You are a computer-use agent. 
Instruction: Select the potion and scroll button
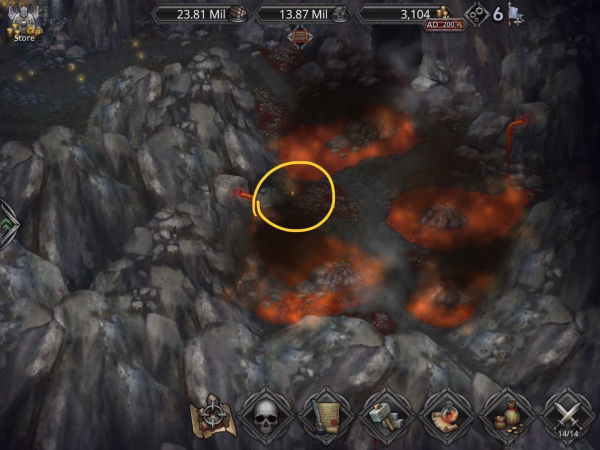[448, 415]
